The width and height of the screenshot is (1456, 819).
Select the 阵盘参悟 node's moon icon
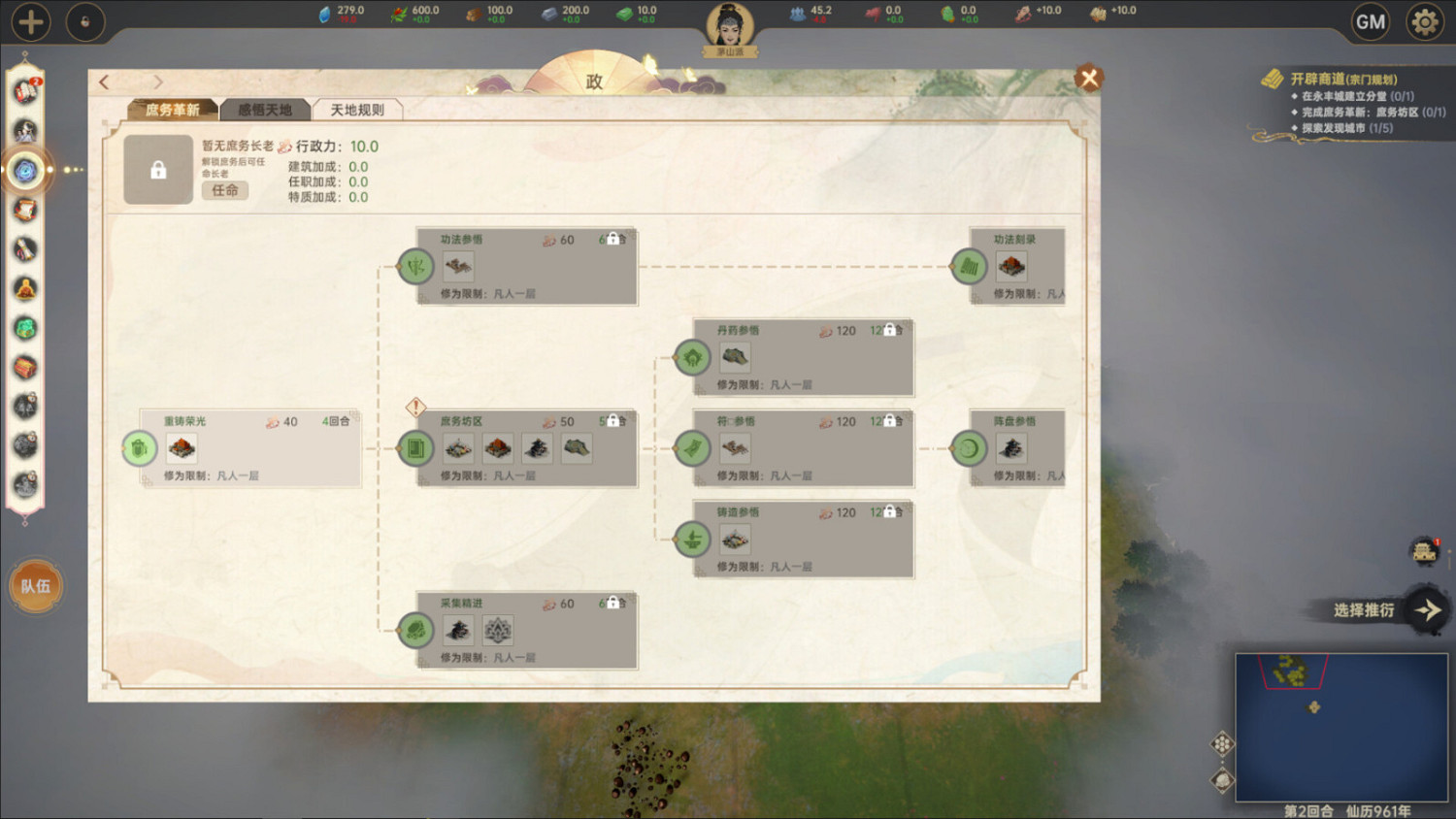pos(970,448)
